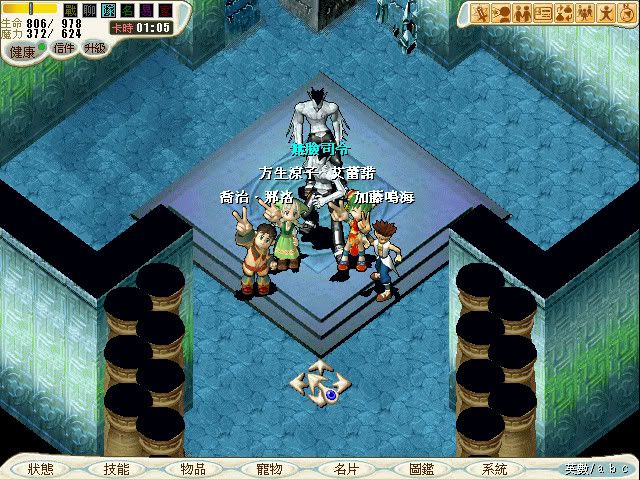
Task: Toggle the 戰 battle mode icon
Action: [x=72, y=9]
